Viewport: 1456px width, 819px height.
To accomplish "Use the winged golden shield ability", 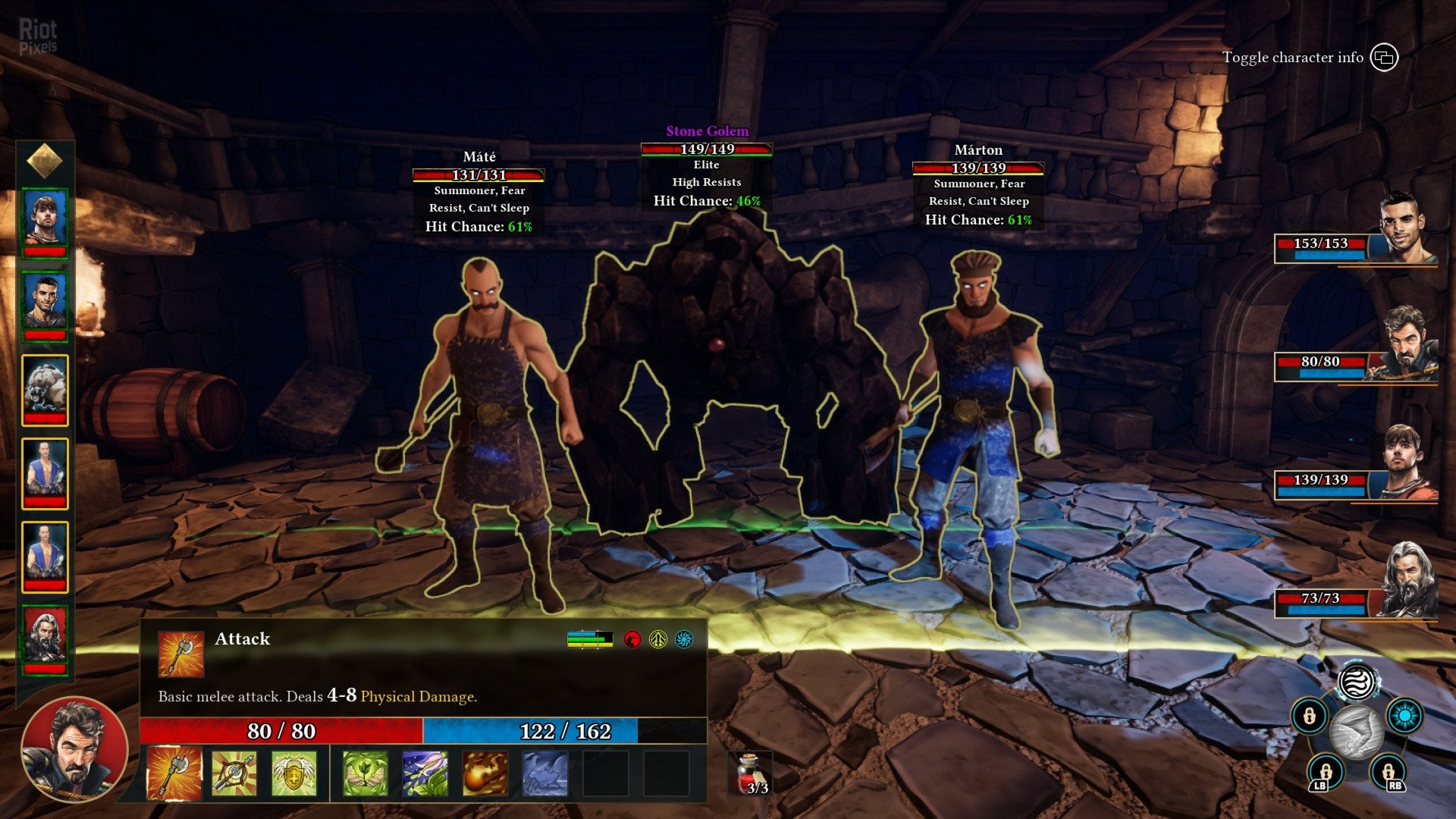I will (x=293, y=773).
